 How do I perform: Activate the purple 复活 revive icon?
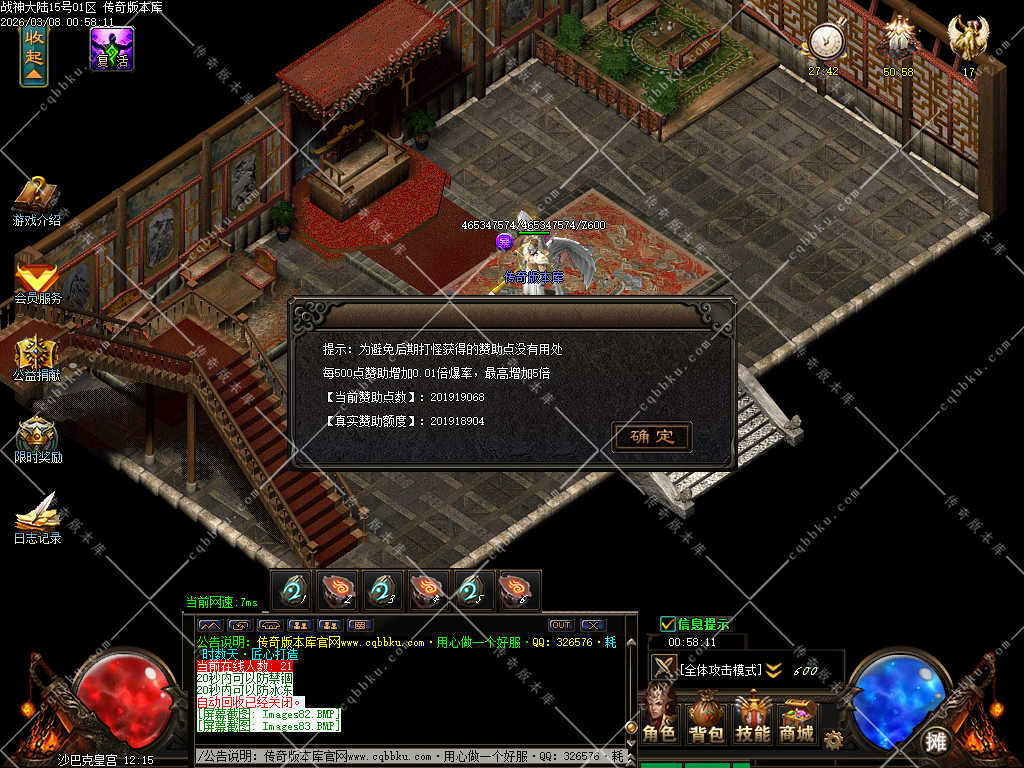[x=112, y=49]
